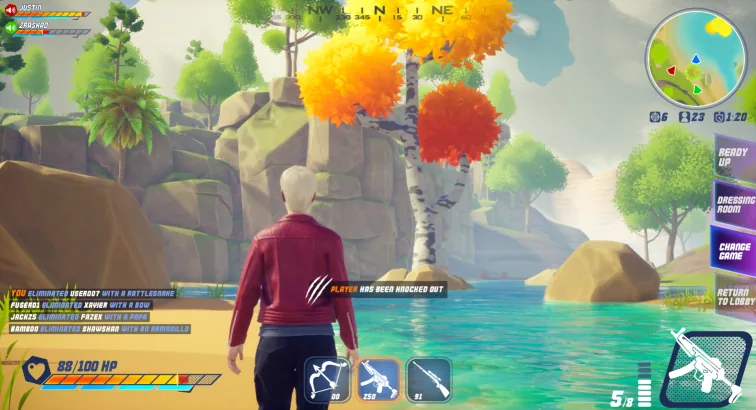Select the bow weapon slot

[326, 379]
